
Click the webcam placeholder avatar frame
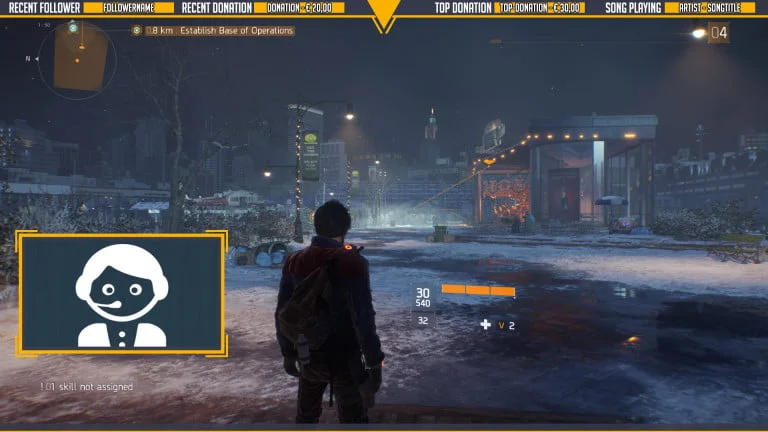[x=122, y=293]
